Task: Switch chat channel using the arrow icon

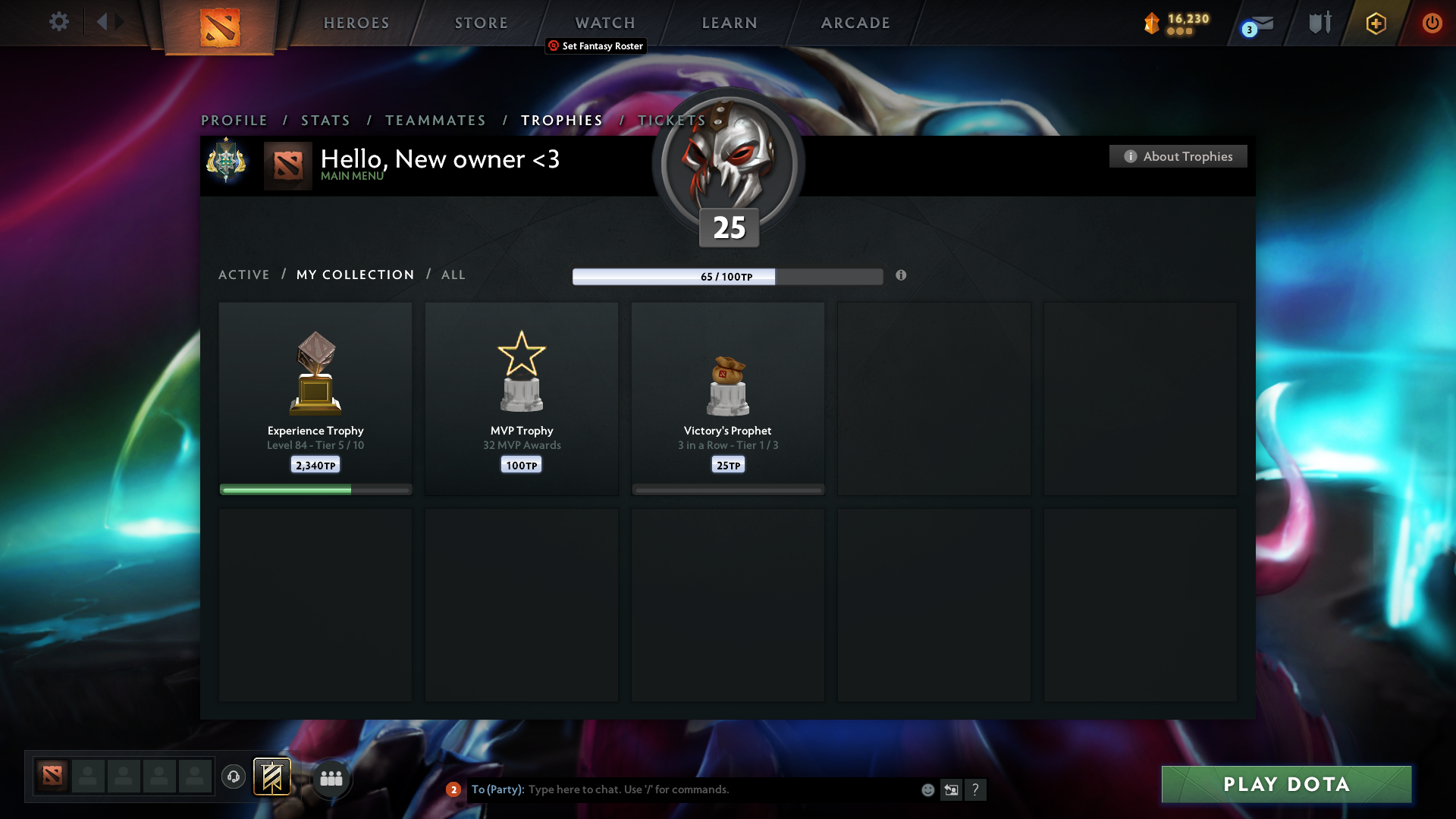Action: [x=952, y=789]
